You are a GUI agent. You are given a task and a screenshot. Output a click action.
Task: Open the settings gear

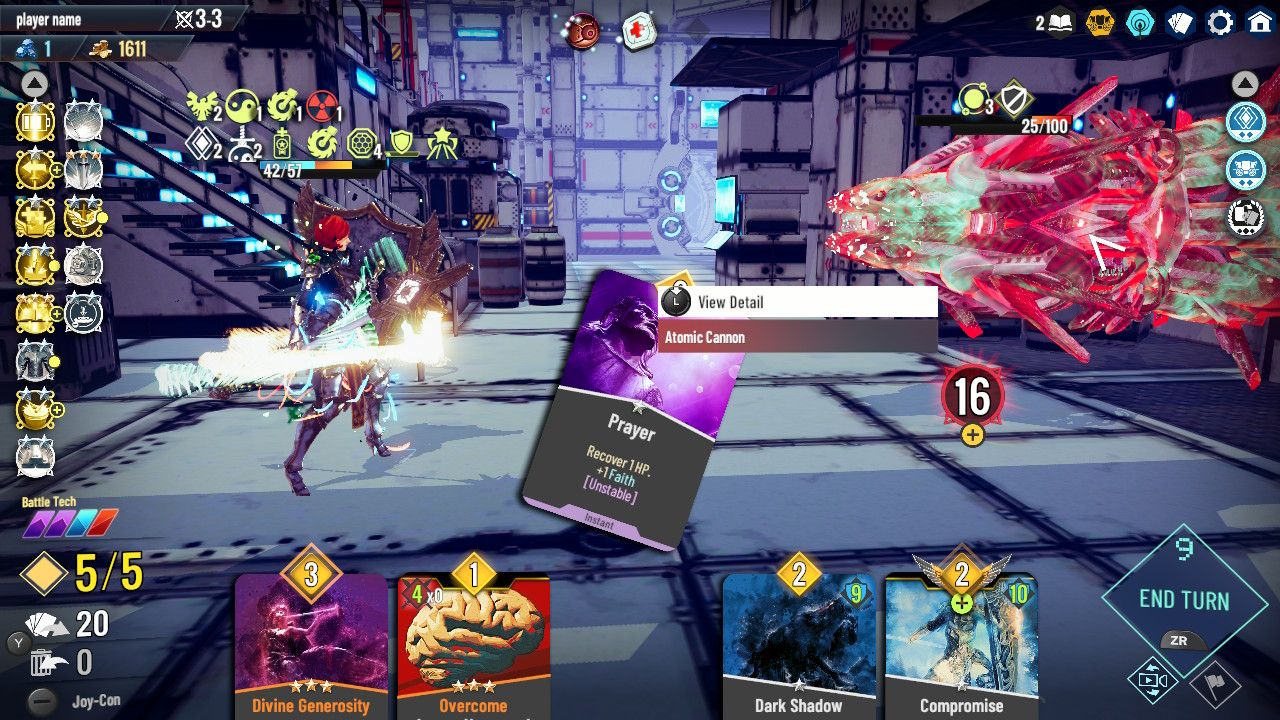pyautogui.click(x=1220, y=22)
